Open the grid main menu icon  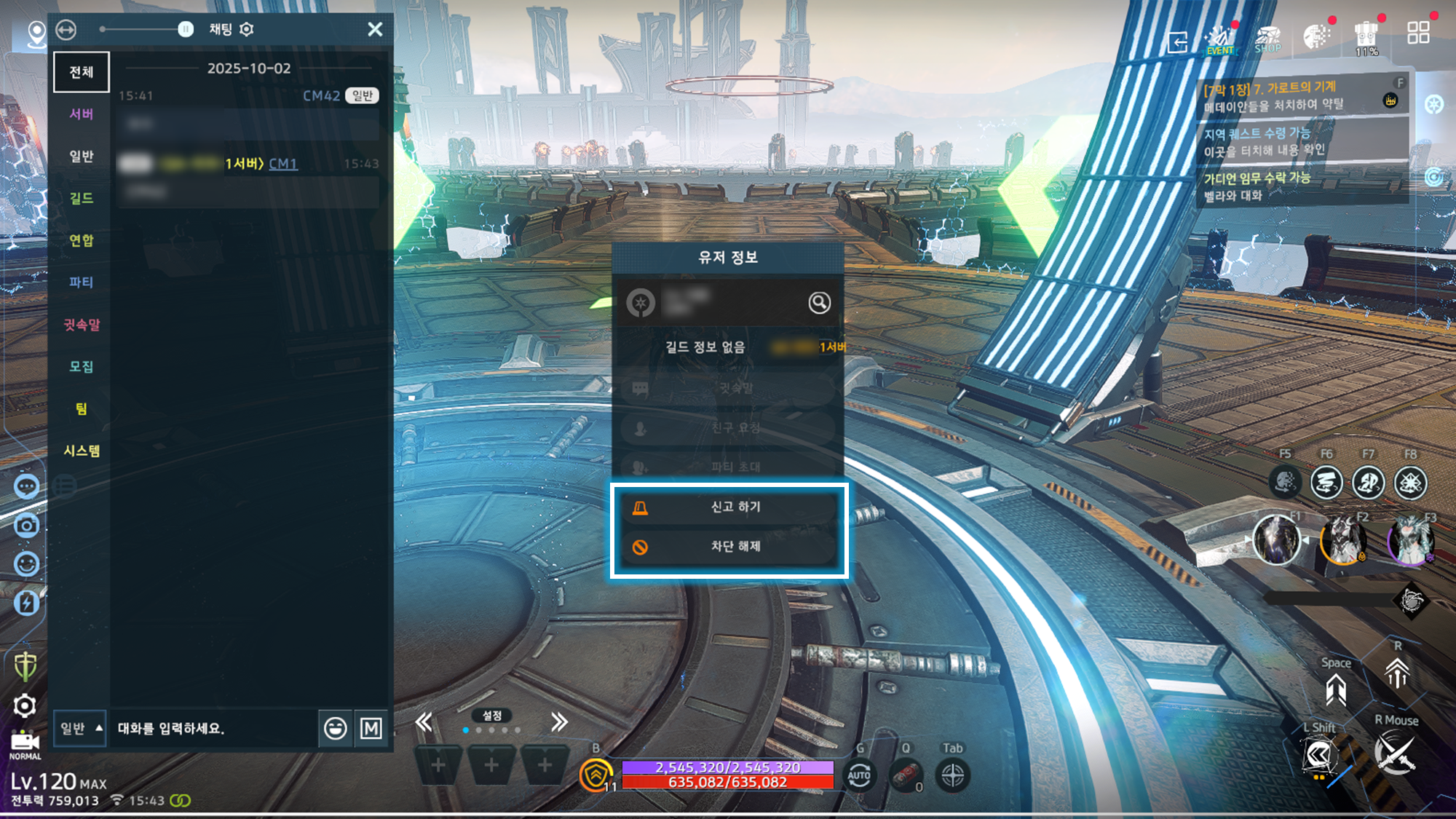(1417, 33)
